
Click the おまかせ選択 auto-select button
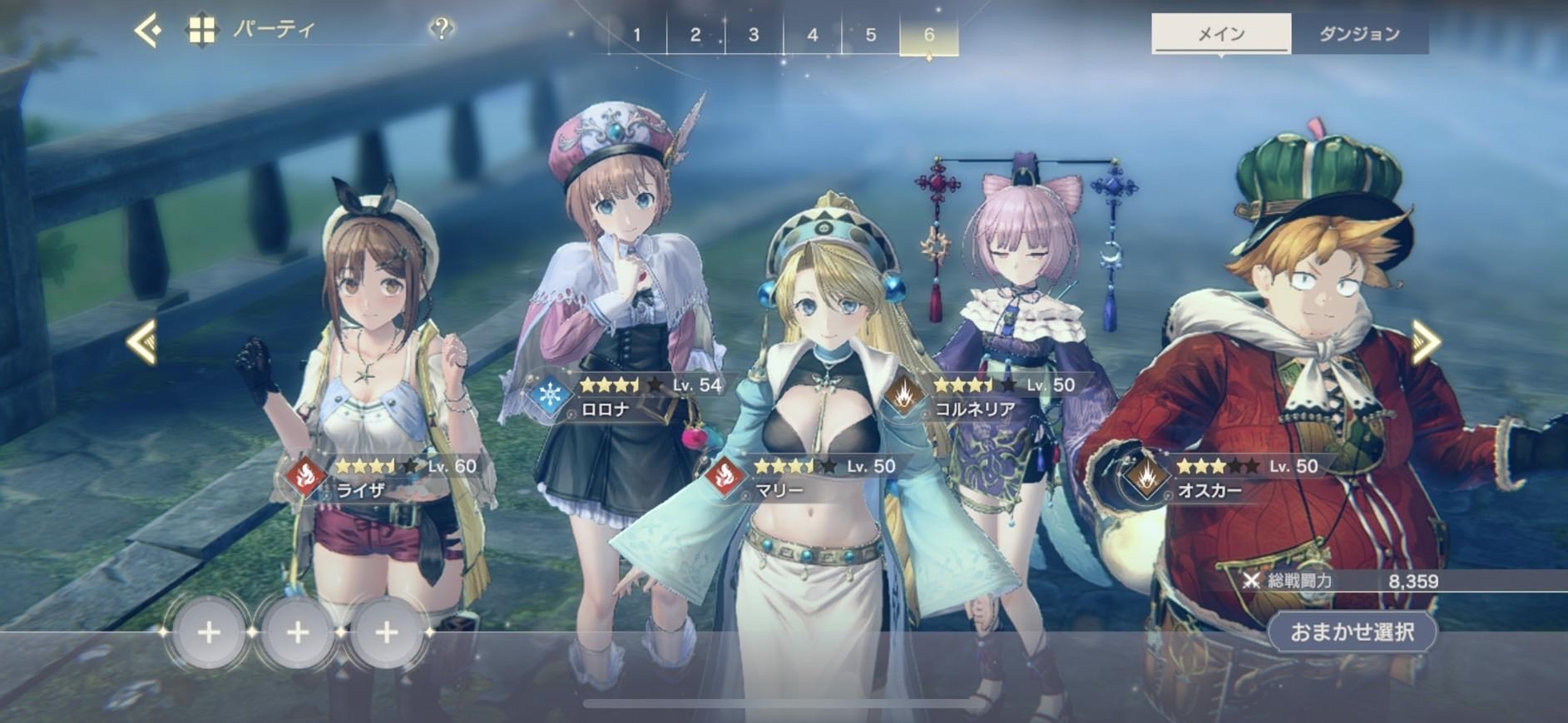[x=1352, y=631]
